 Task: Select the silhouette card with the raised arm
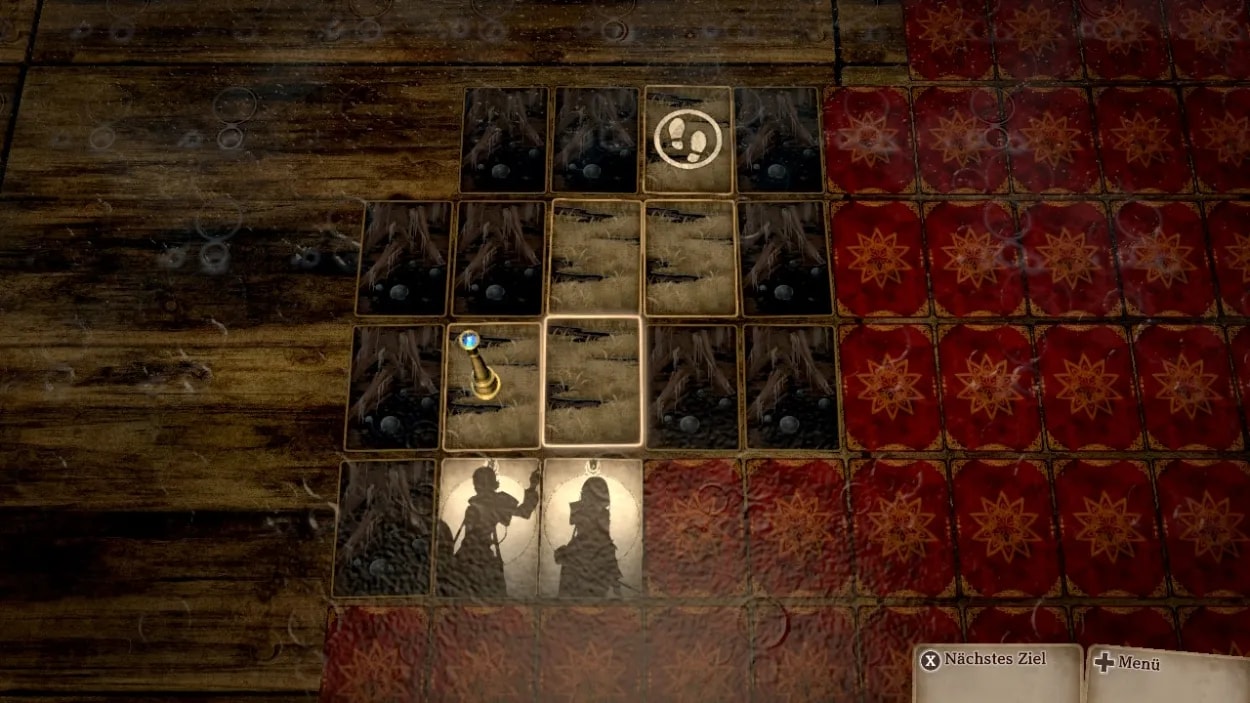click(x=488, y=527)
